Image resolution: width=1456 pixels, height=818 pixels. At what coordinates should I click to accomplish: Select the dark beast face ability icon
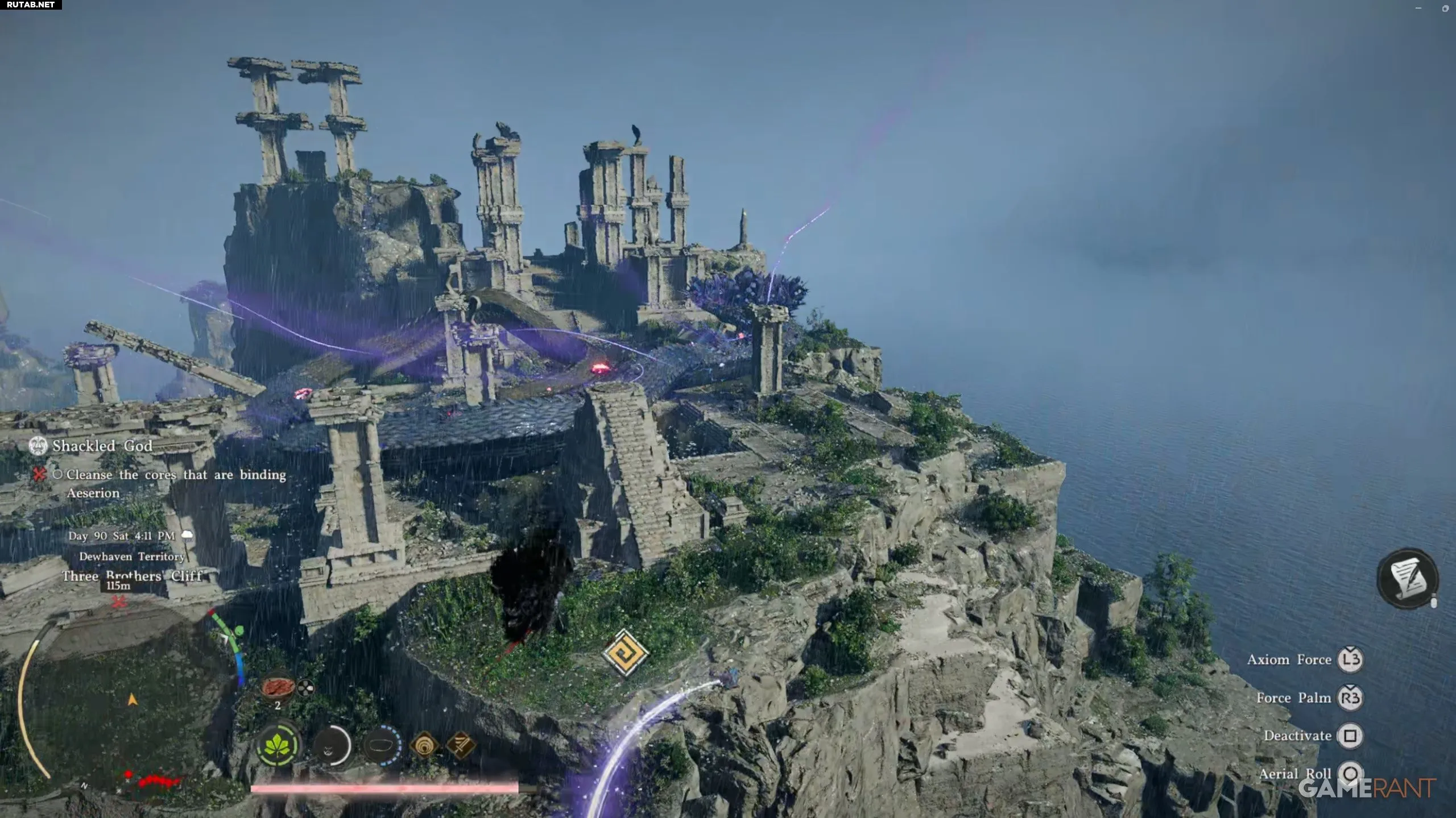click(332, 745)
